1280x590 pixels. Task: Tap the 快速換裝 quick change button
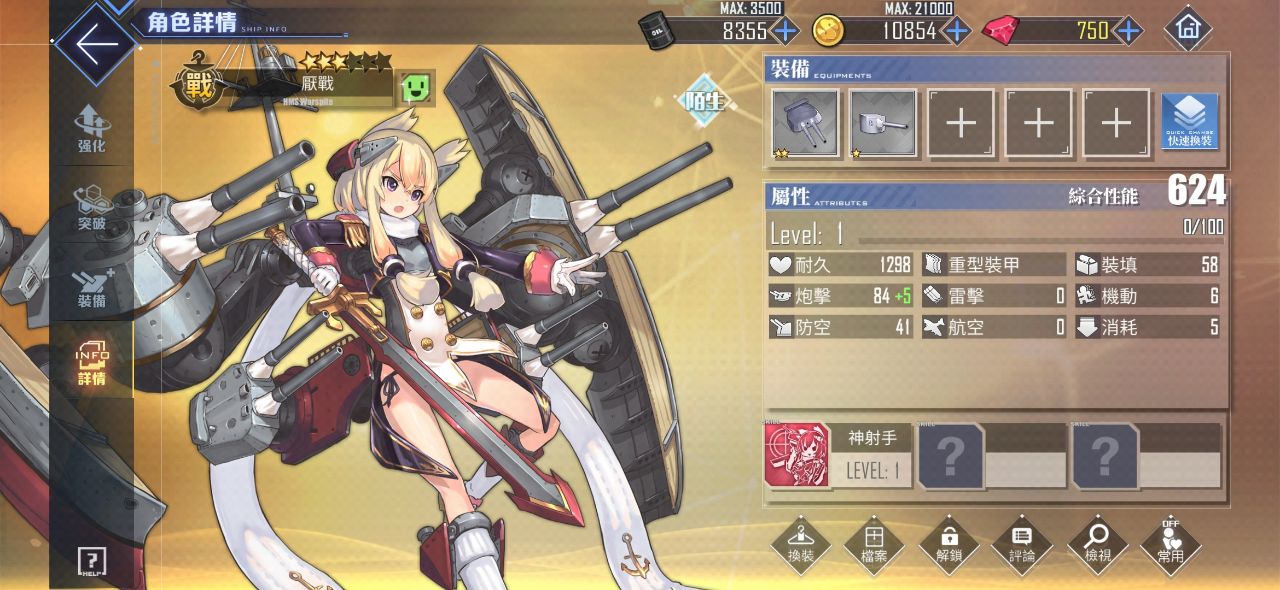[1190, 123]
